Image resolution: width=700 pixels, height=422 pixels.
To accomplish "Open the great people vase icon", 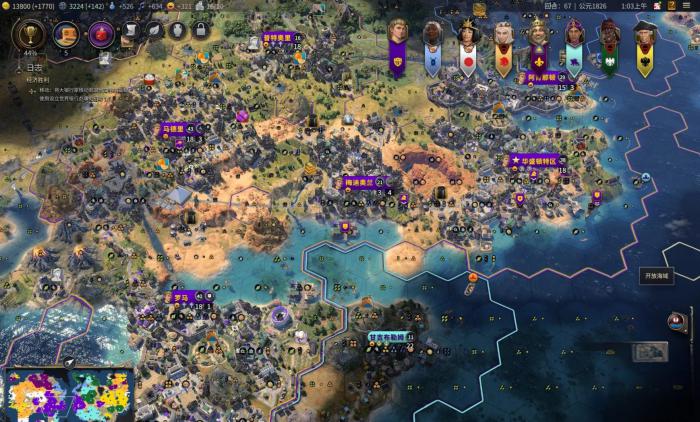I will tap(177, 31).
